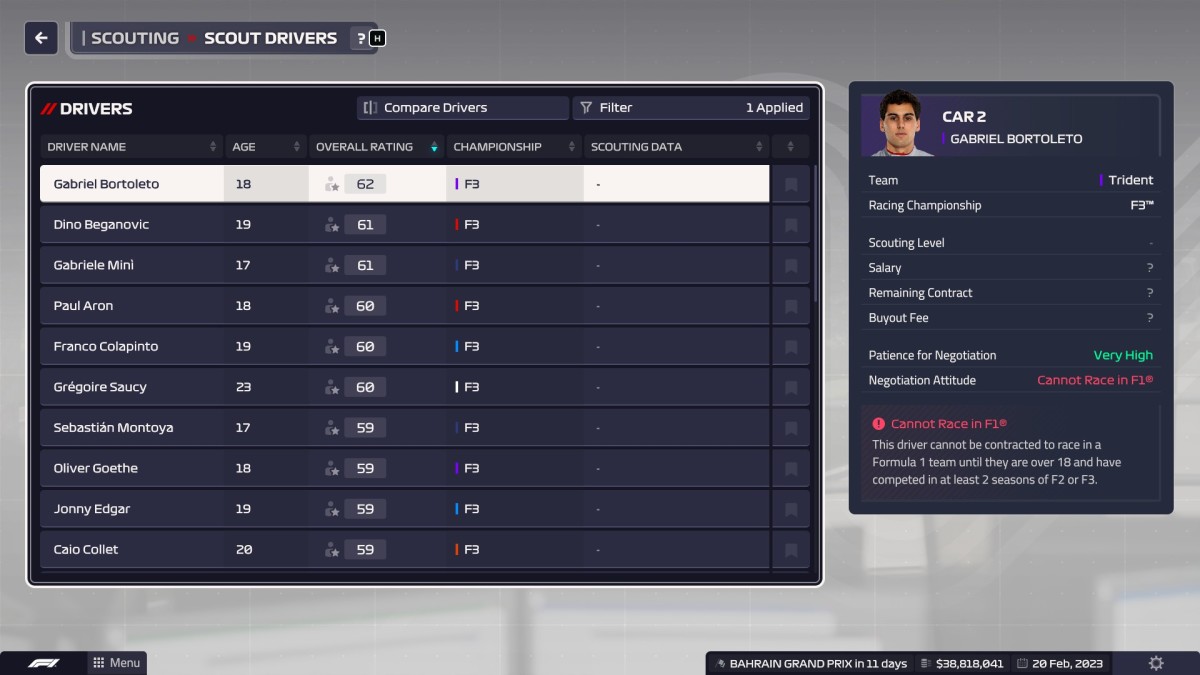
Task: Open the Compare Drivers option
Action: 462,108
